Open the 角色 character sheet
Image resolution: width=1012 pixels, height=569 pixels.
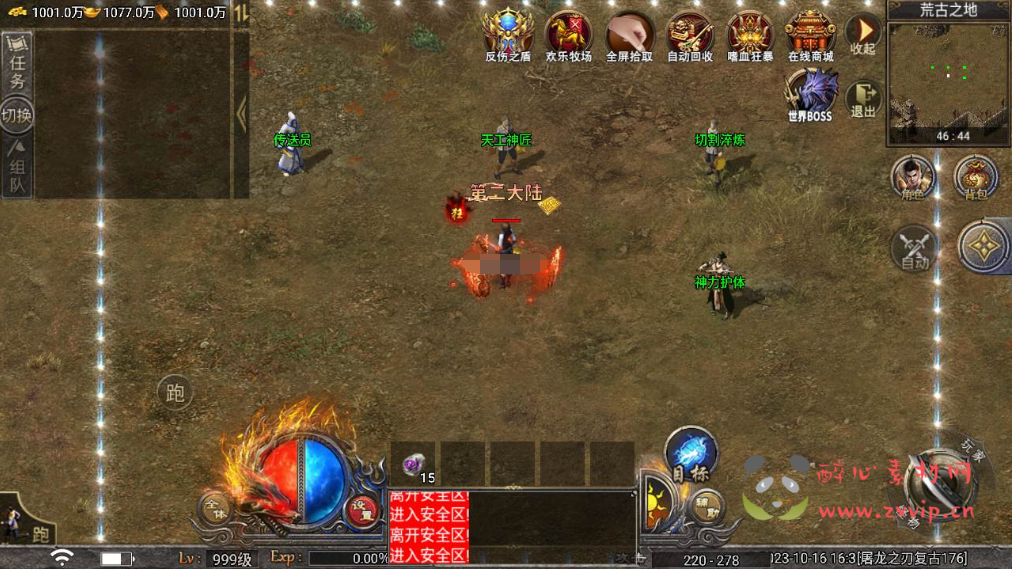(912, 178)
